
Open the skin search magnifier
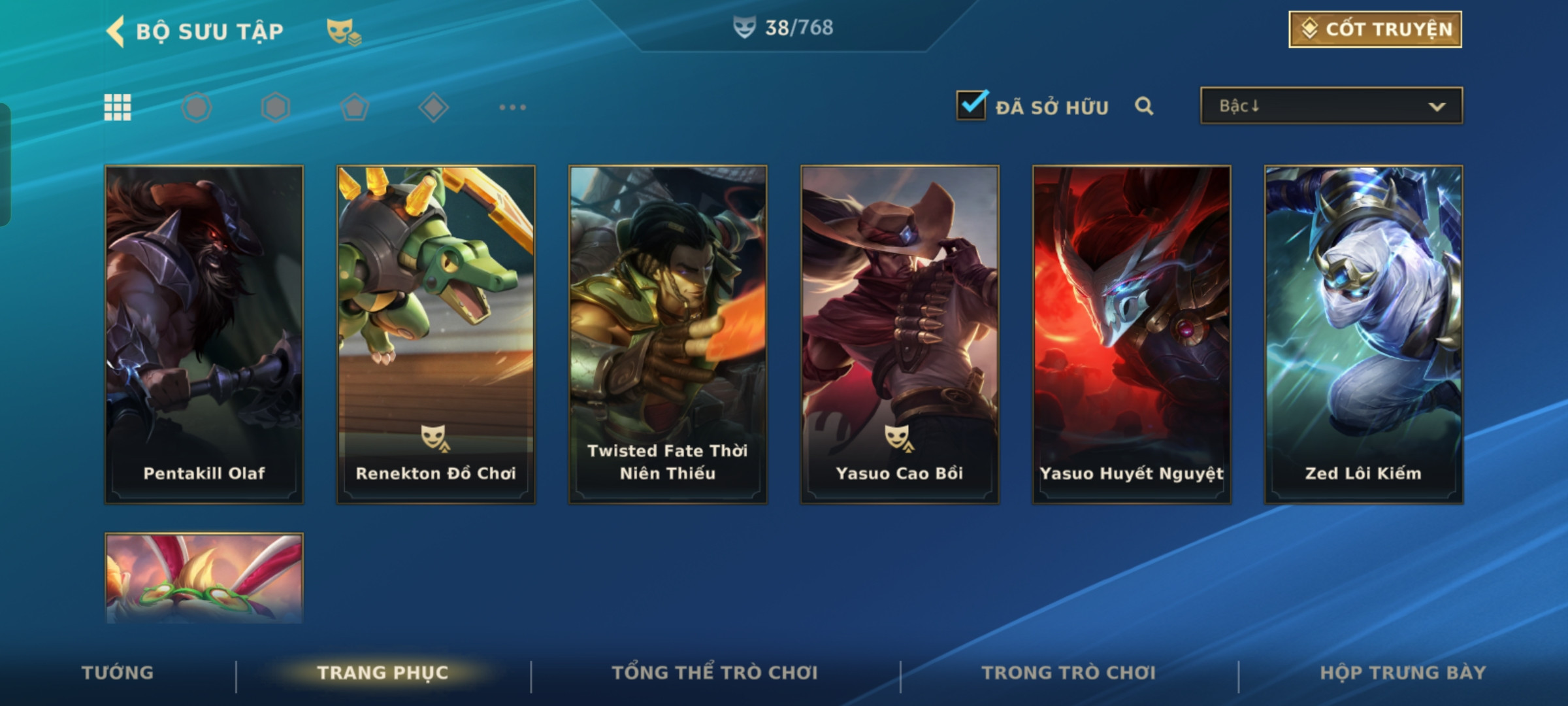[1144, 106]
